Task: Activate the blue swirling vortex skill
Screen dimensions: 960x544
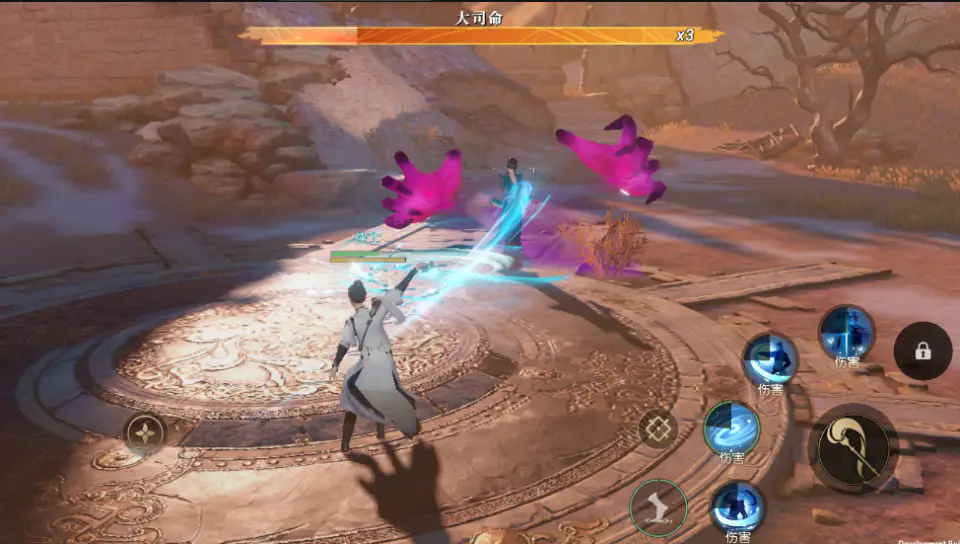Action: click(731, 427)
